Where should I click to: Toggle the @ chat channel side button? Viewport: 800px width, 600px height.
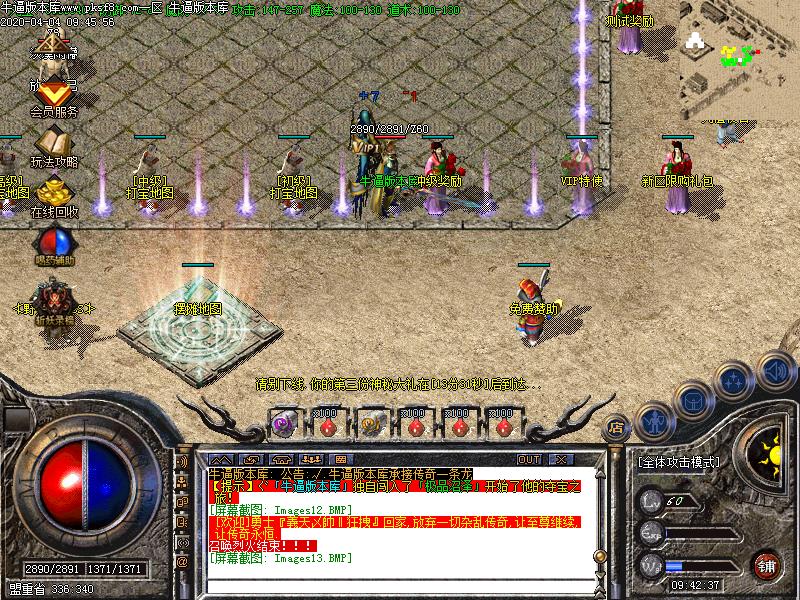[182, 561]
